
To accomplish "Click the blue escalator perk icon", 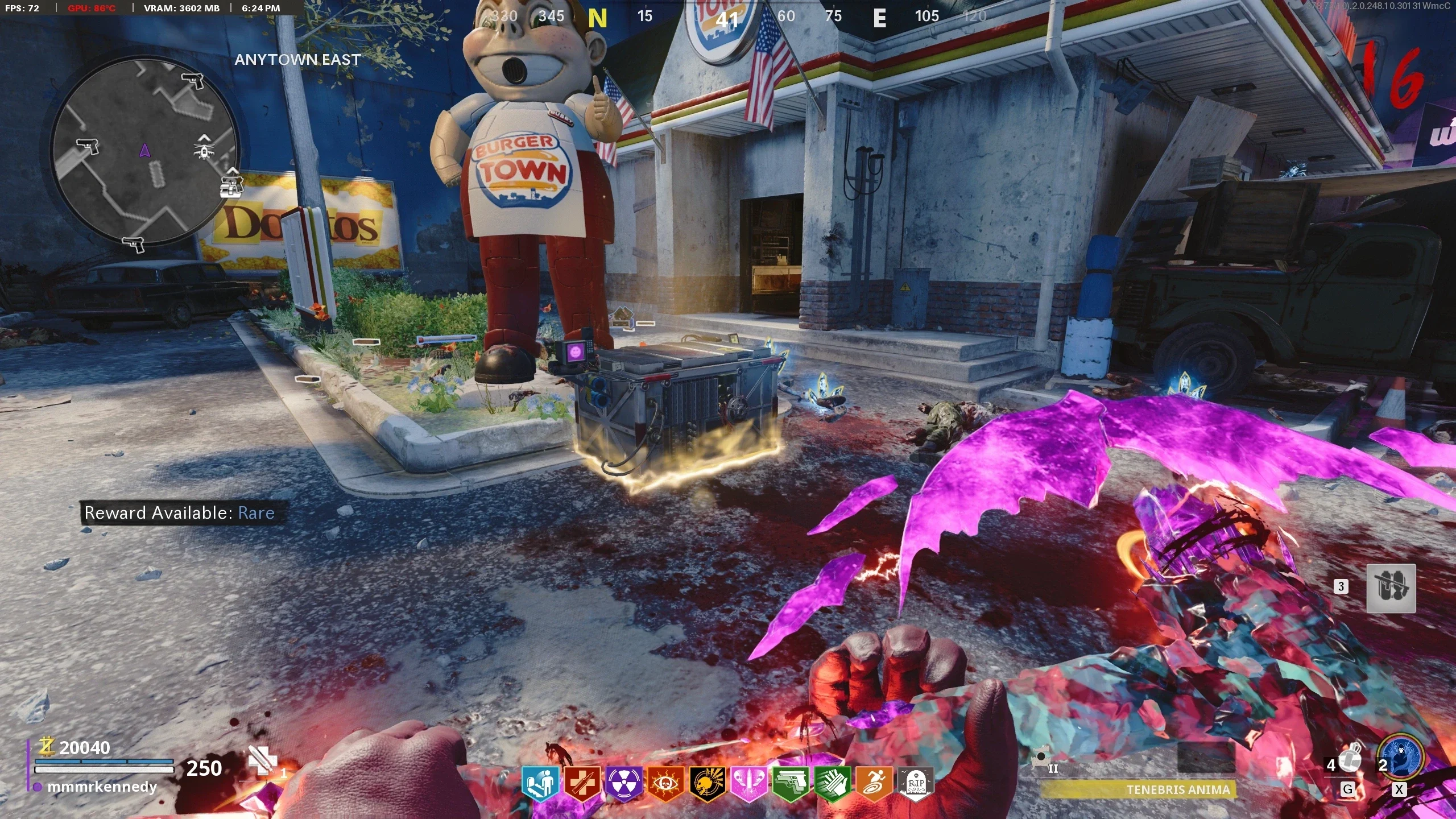I will (541, 784).
